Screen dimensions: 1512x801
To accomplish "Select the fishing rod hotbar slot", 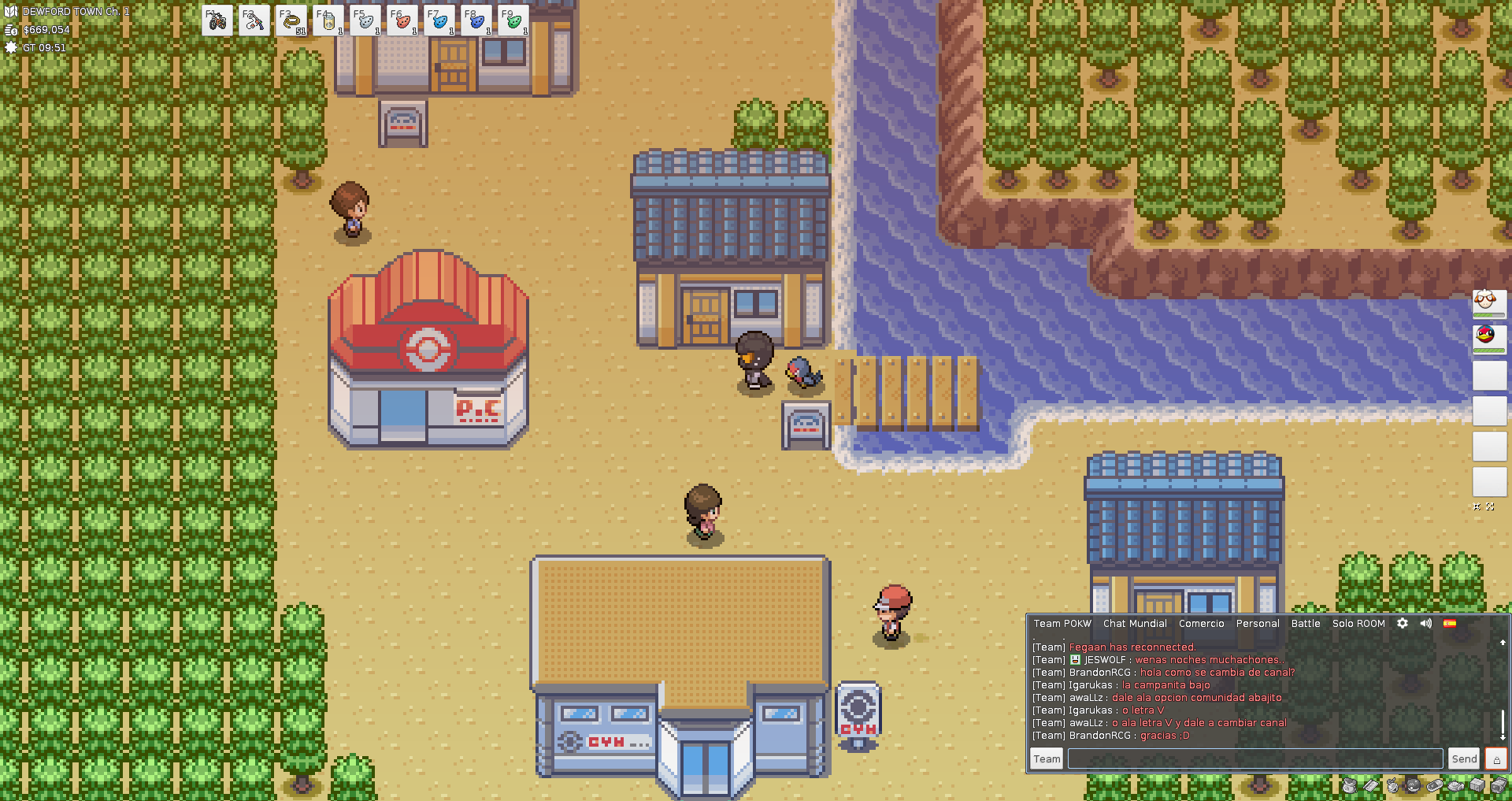I will (x=254, y=20).
